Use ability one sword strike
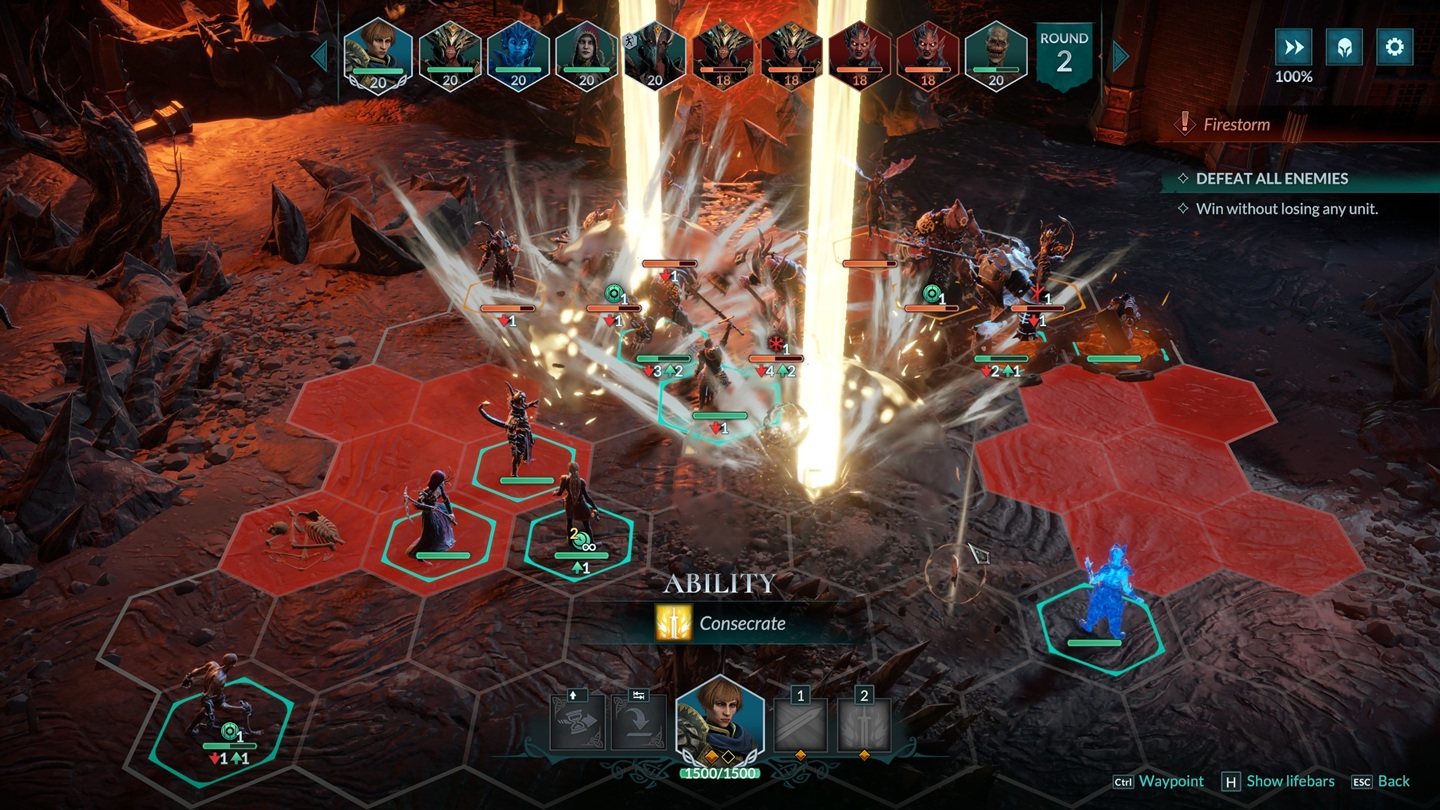 click(800, 723)
